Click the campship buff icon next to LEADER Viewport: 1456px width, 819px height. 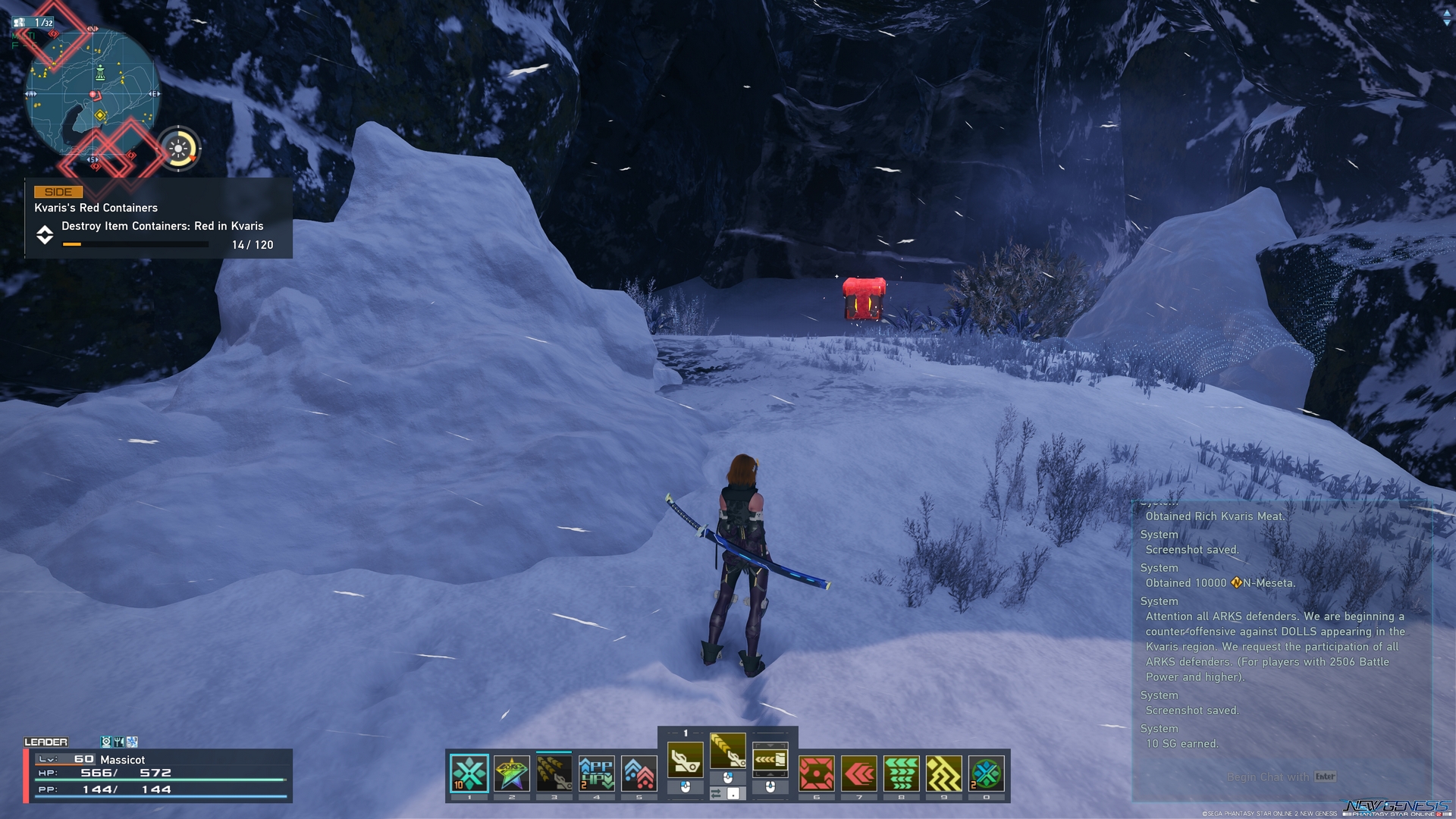coord(106,741)
